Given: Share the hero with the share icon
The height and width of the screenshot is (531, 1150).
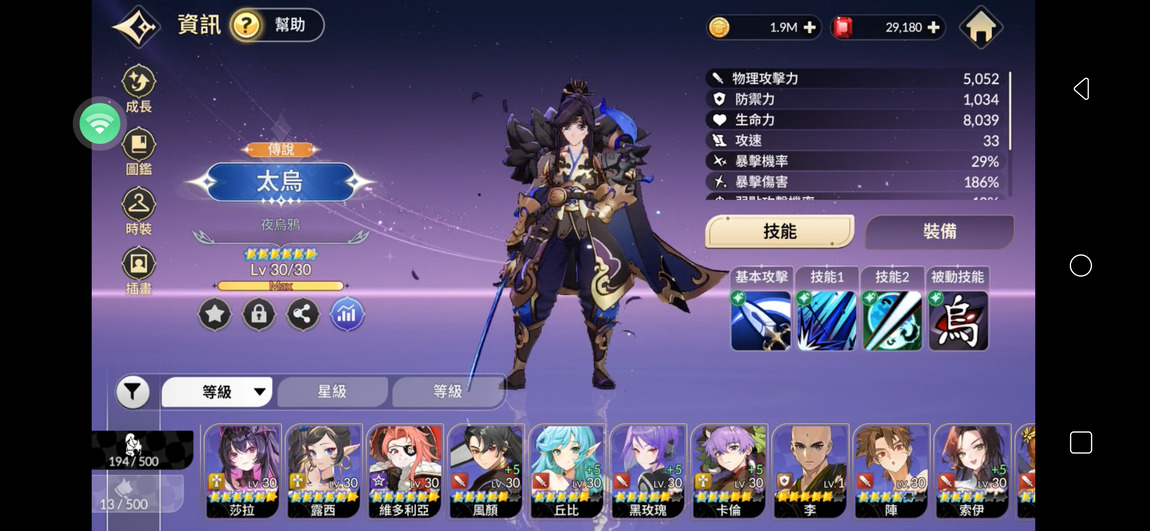Looking at the screenshot, I should tap(303, 315).
